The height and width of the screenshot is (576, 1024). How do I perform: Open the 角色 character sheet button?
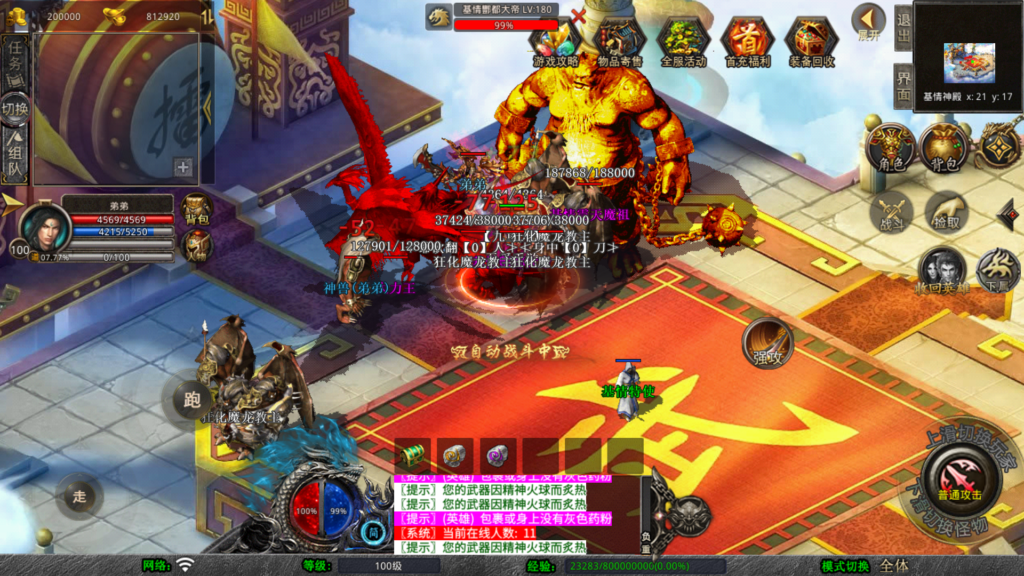click(890, 147)
